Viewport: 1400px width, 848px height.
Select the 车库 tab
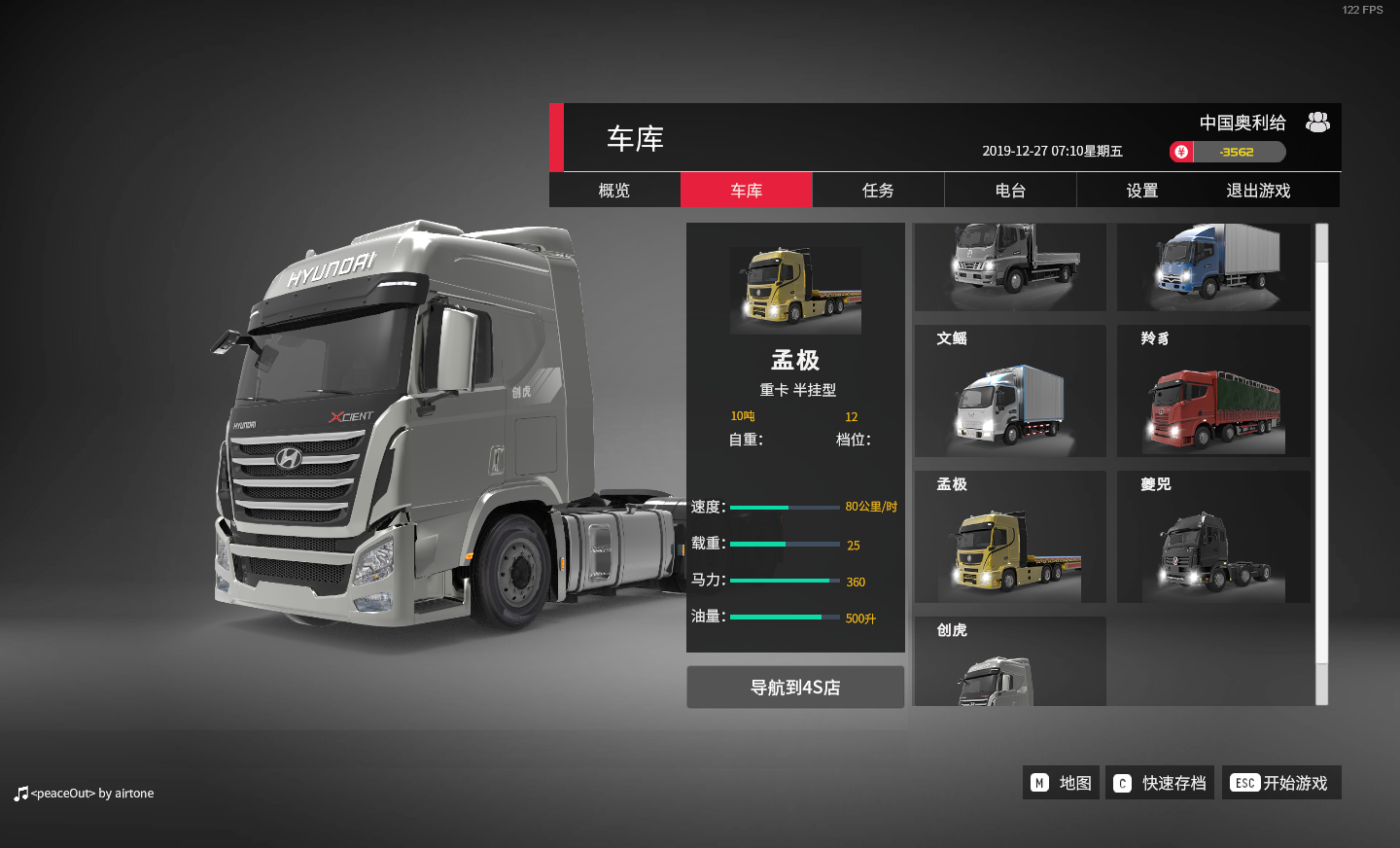click(x=746, y=191)
